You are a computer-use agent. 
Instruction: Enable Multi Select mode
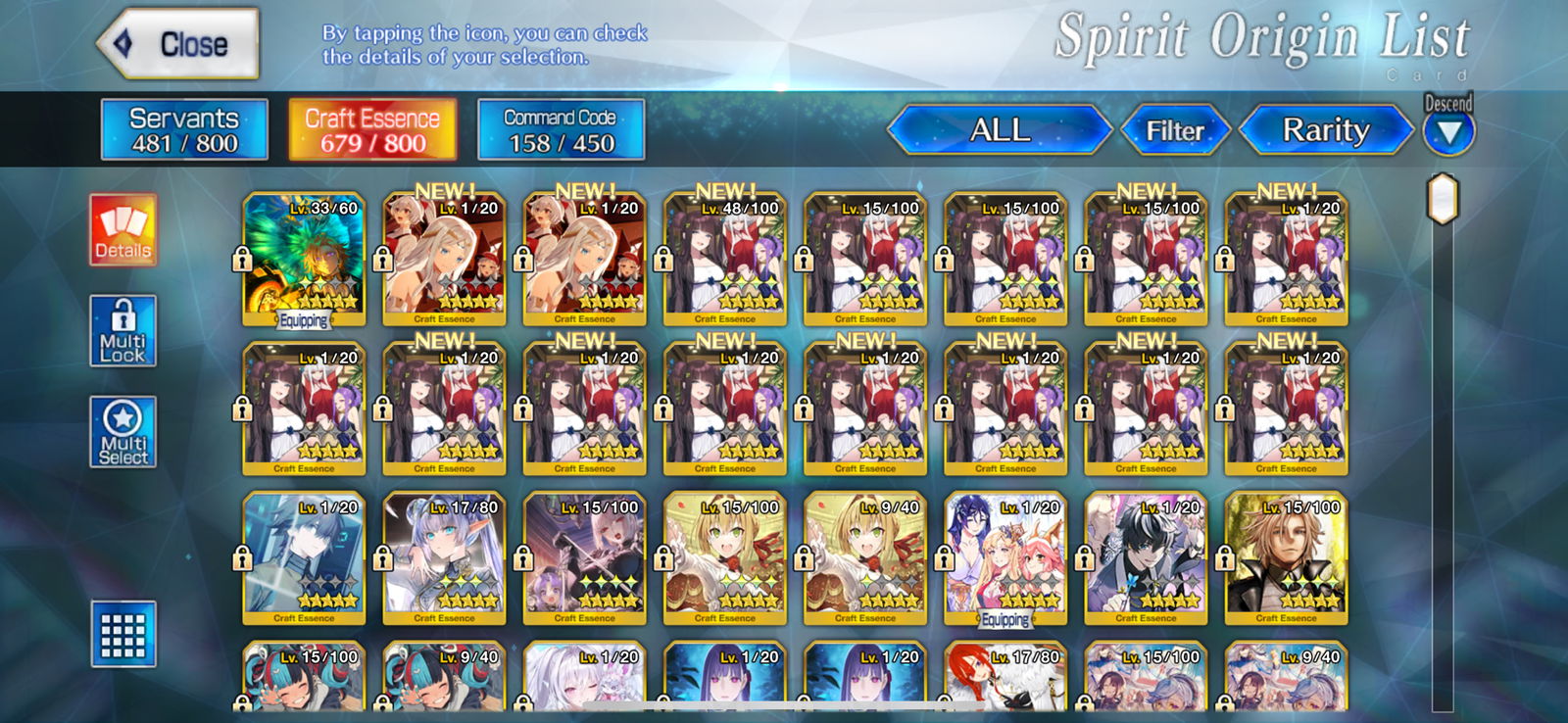click(123, 432)
